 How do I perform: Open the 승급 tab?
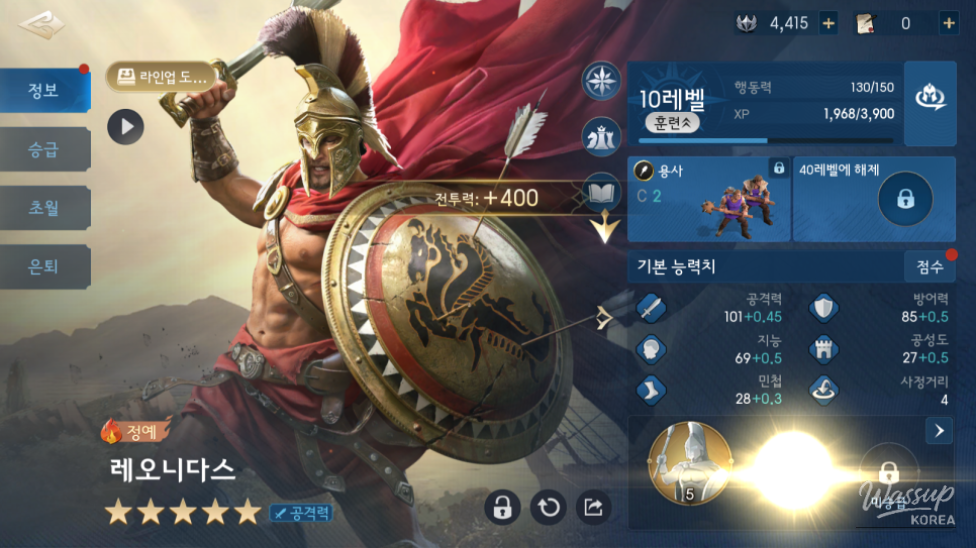[45, 150]
